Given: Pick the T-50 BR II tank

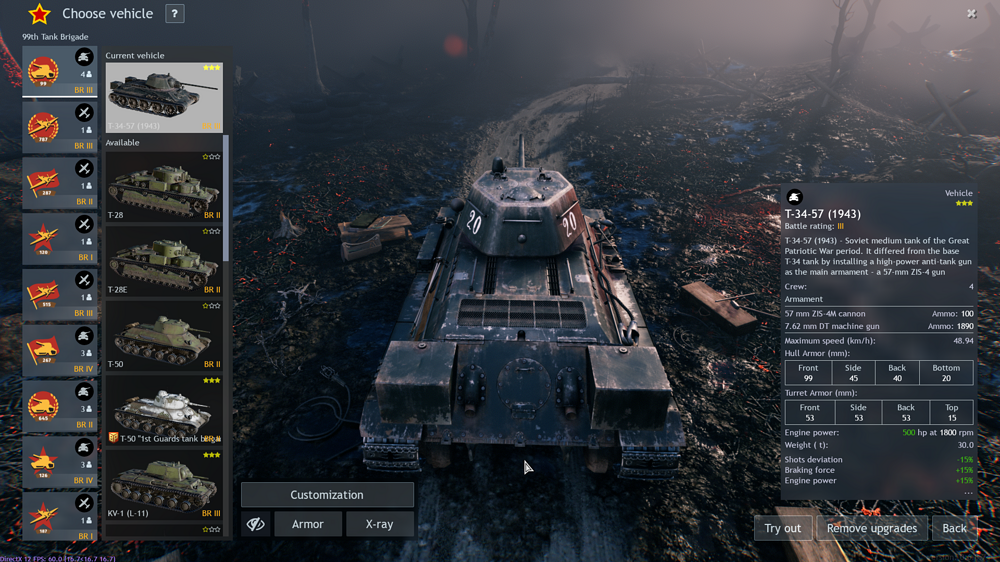Looking at the screenshot, I should point(164,337).
